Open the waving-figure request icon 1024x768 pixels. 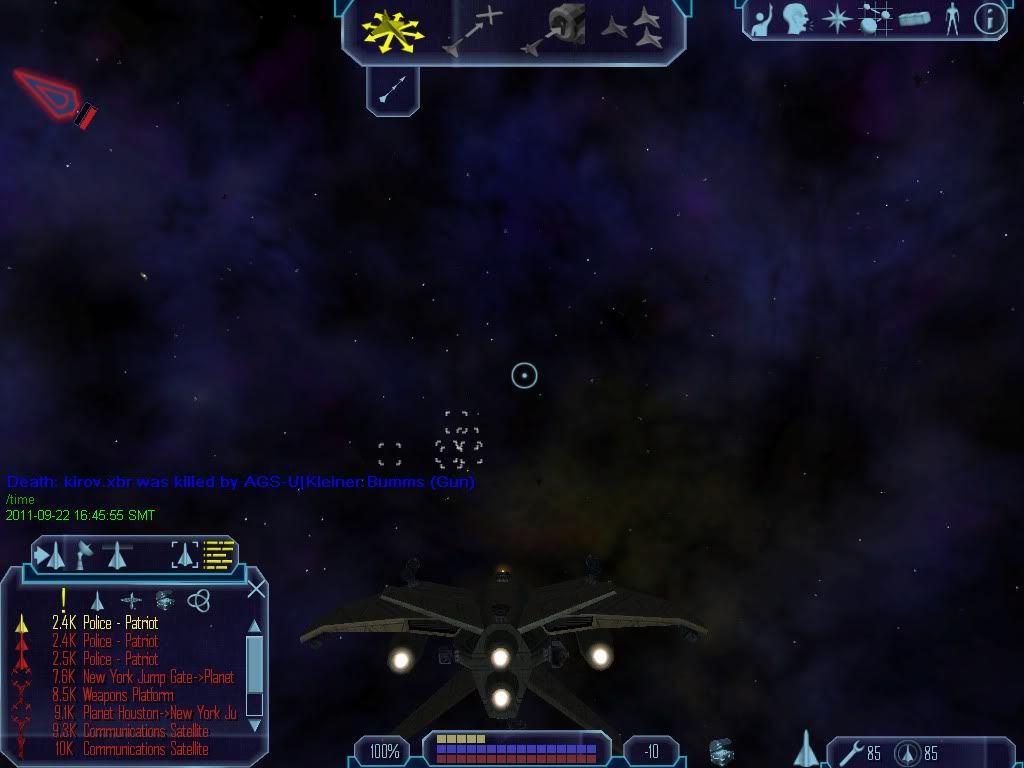(763, 18)
